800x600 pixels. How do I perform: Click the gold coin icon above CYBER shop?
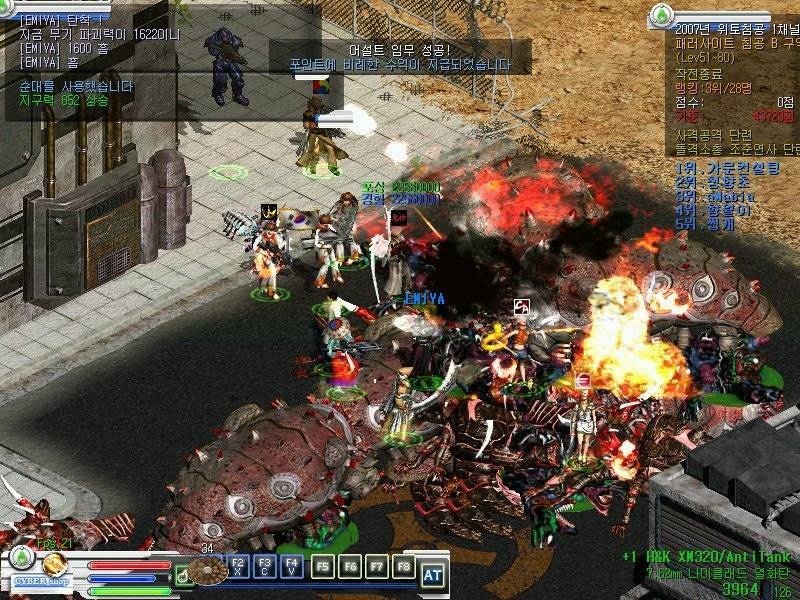(x=54, y=561)
